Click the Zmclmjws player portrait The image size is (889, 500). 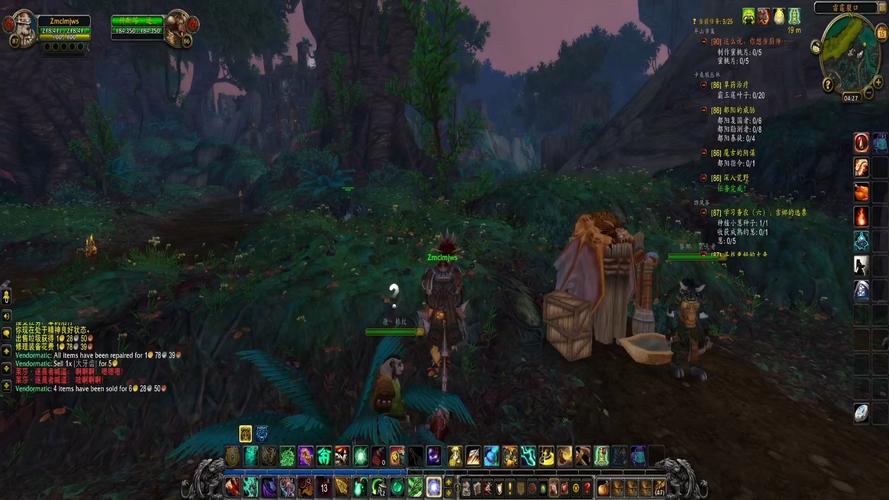click(22, 28)
